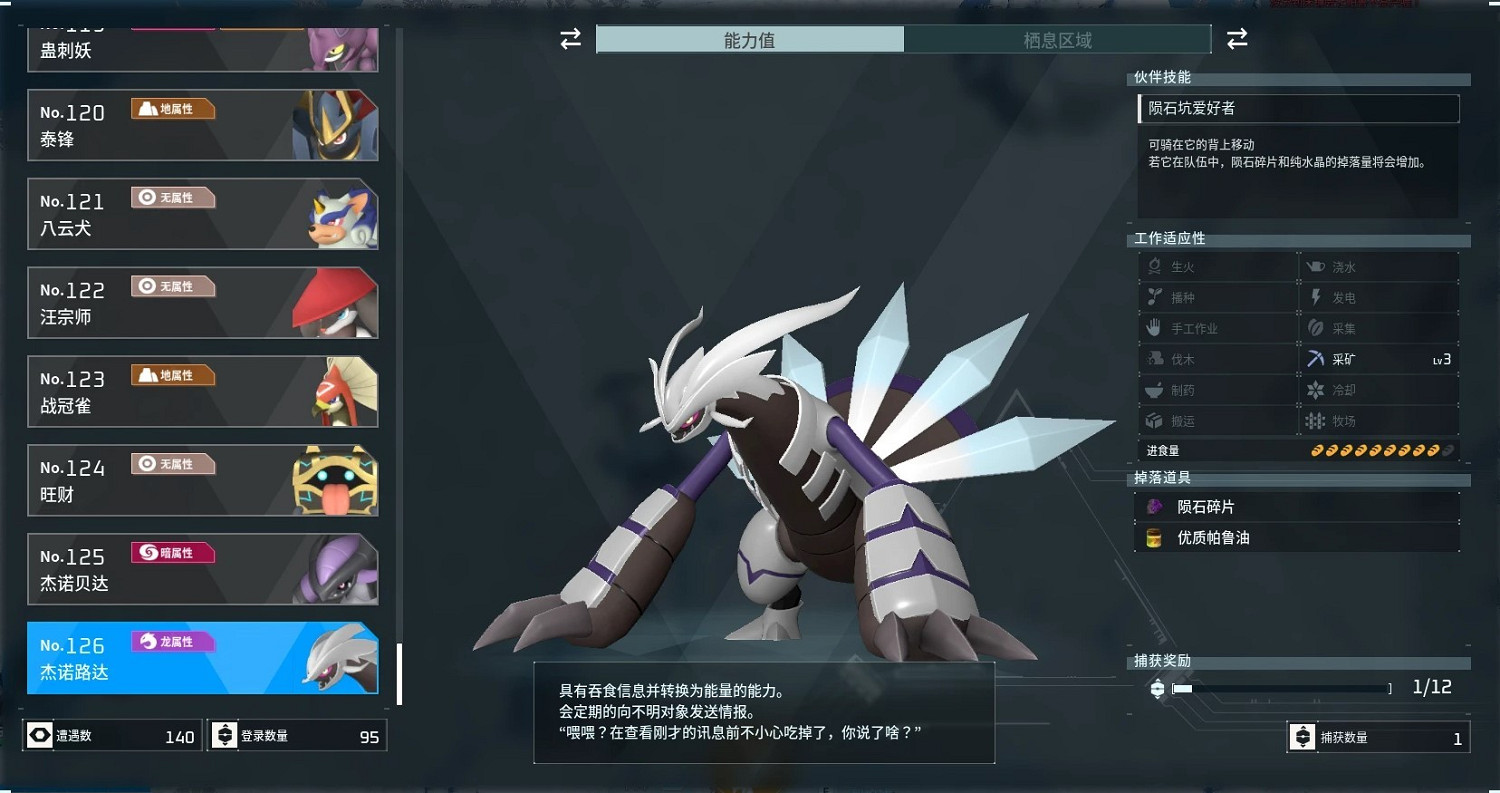This screenshot has width=1500, height=793.
Task: Switch to the 栖息区域 tab
Action: point(1058,41)
